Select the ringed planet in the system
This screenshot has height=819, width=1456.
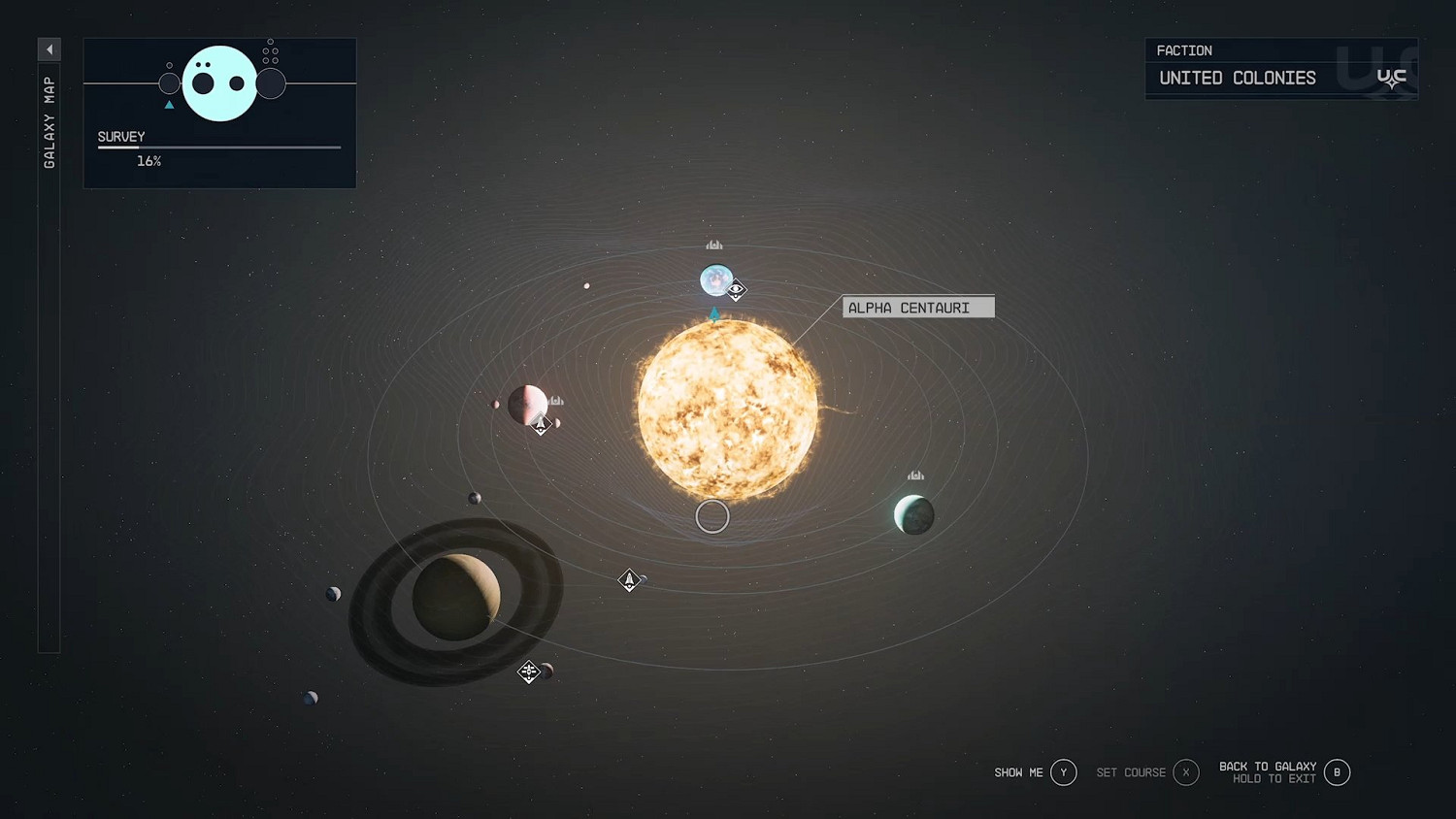coord(456,596)
